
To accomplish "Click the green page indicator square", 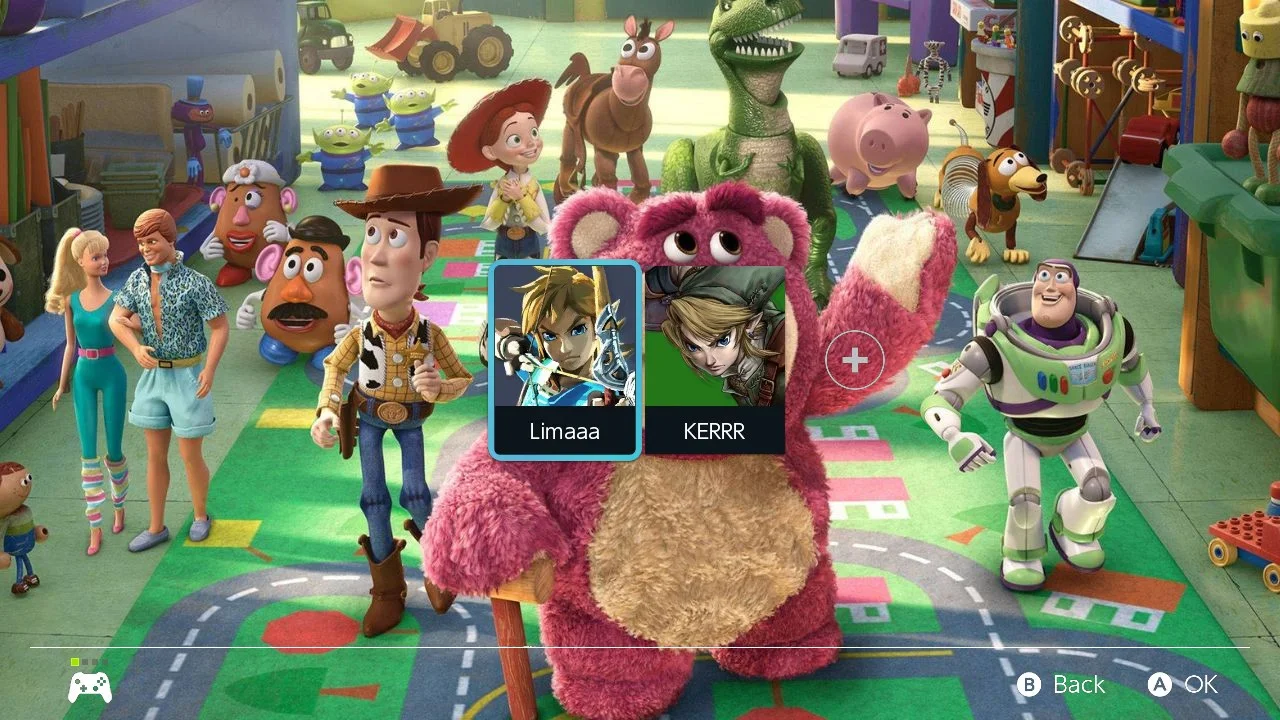I will click(75, 661).
